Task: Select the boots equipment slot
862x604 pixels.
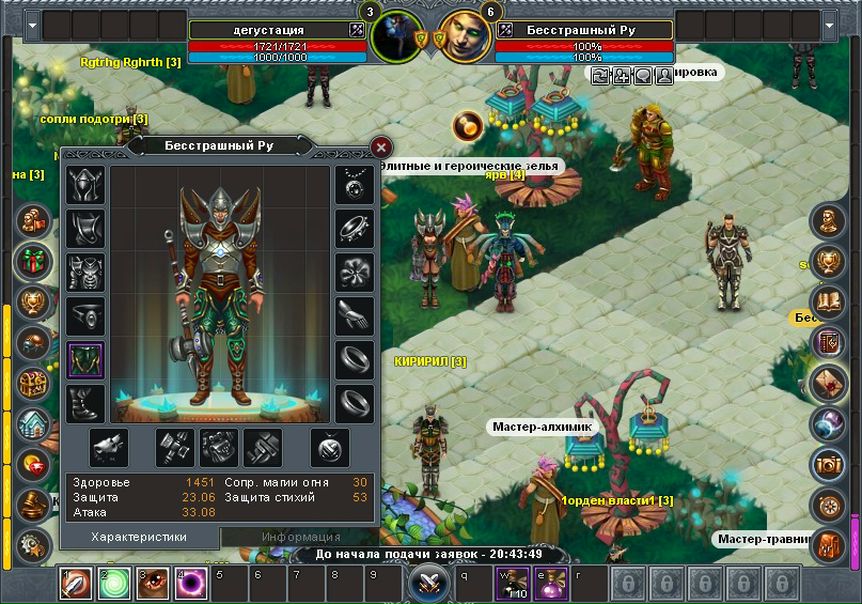Action: tap(85, 404)
